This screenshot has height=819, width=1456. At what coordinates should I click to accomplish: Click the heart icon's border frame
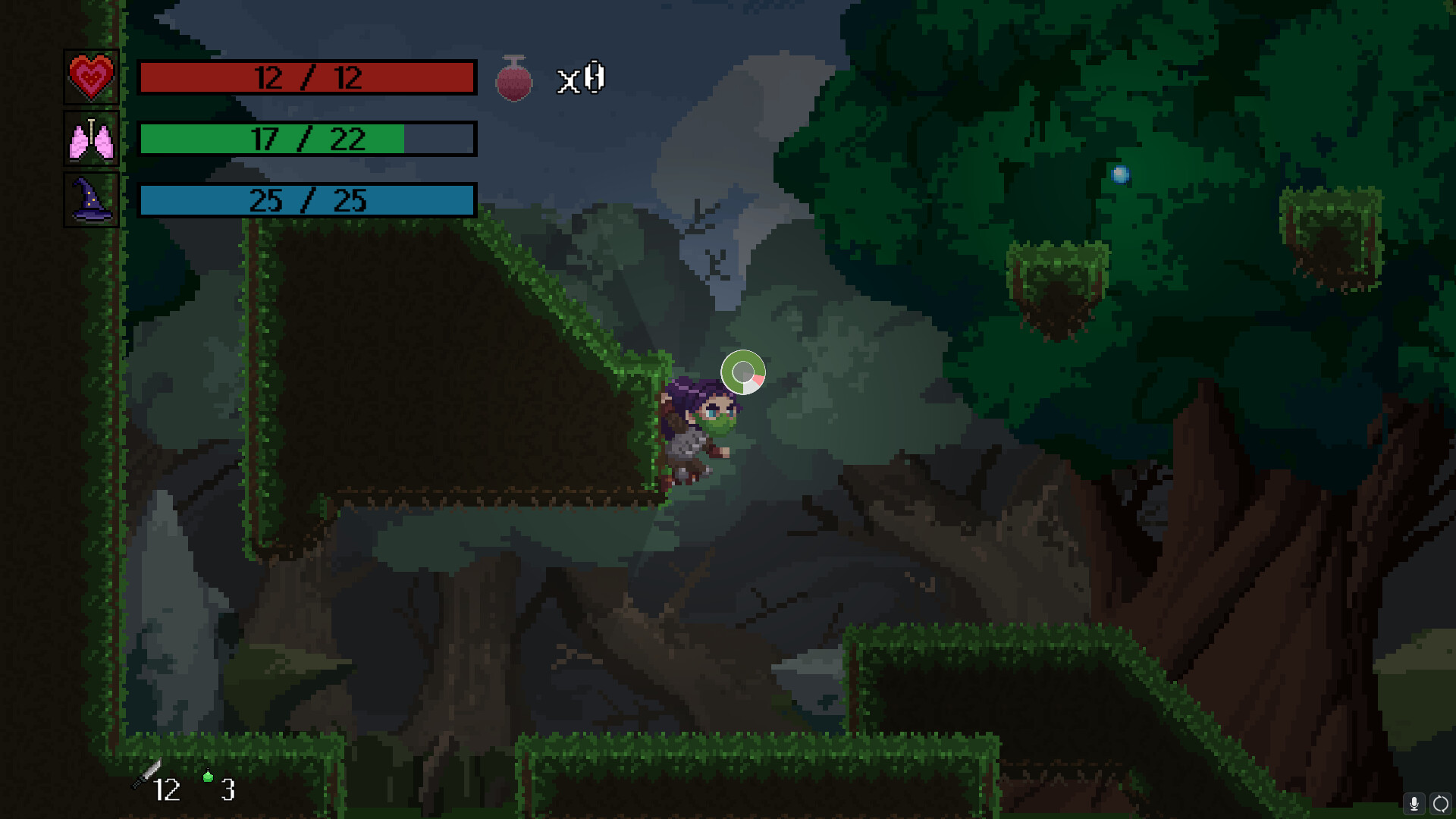(91, 49)
